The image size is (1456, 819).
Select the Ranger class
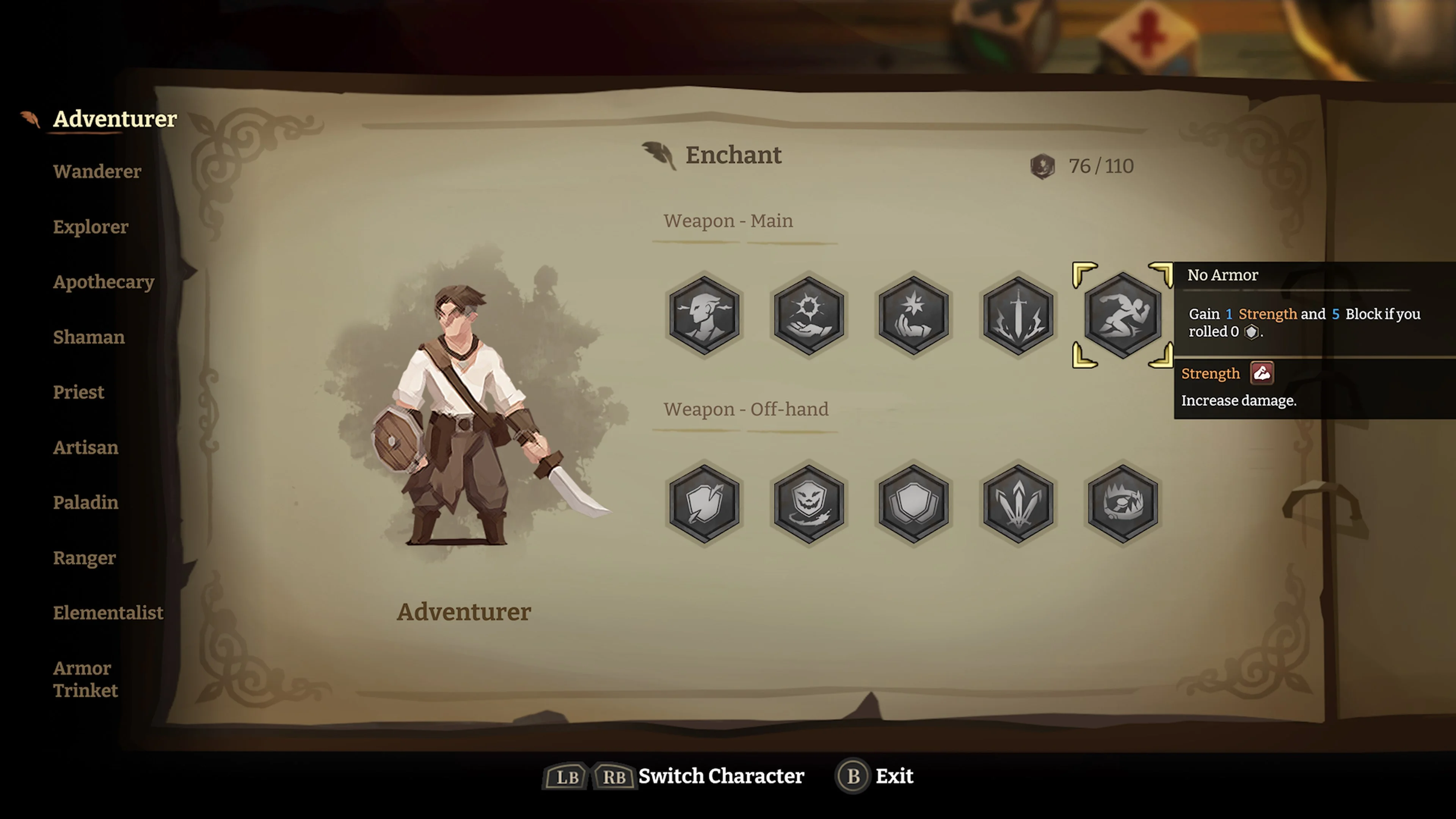[84, 558]
